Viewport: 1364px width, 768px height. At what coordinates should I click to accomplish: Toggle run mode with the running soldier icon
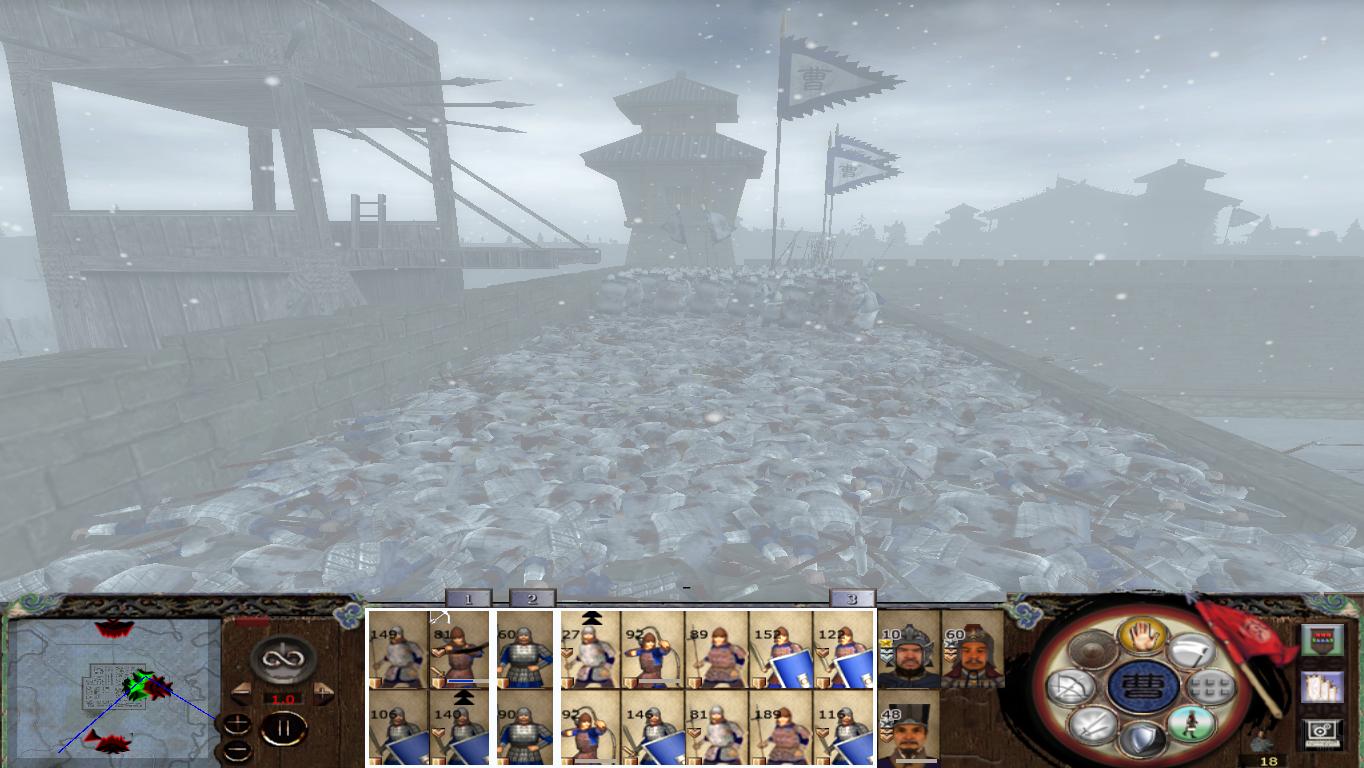click(x=1191, y=725)
